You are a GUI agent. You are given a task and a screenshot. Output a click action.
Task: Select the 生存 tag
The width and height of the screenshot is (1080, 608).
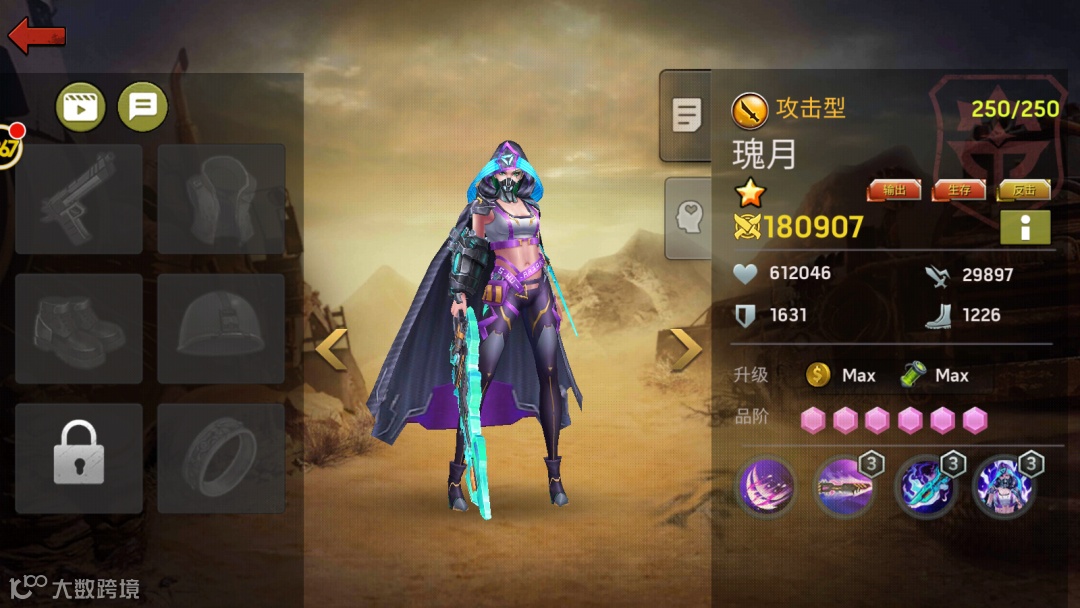pos(958,190)
